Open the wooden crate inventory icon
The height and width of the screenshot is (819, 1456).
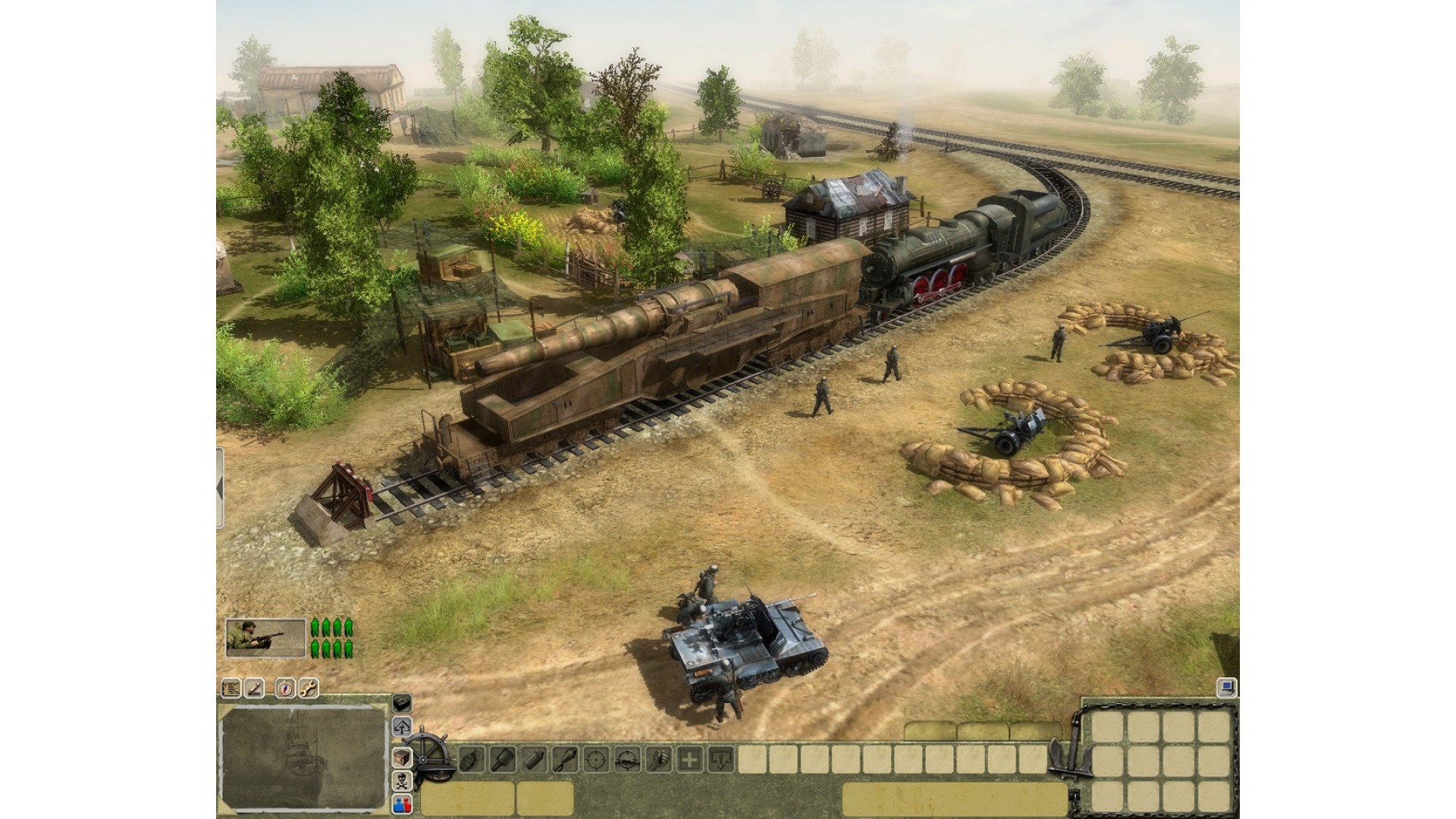[401, 757]
